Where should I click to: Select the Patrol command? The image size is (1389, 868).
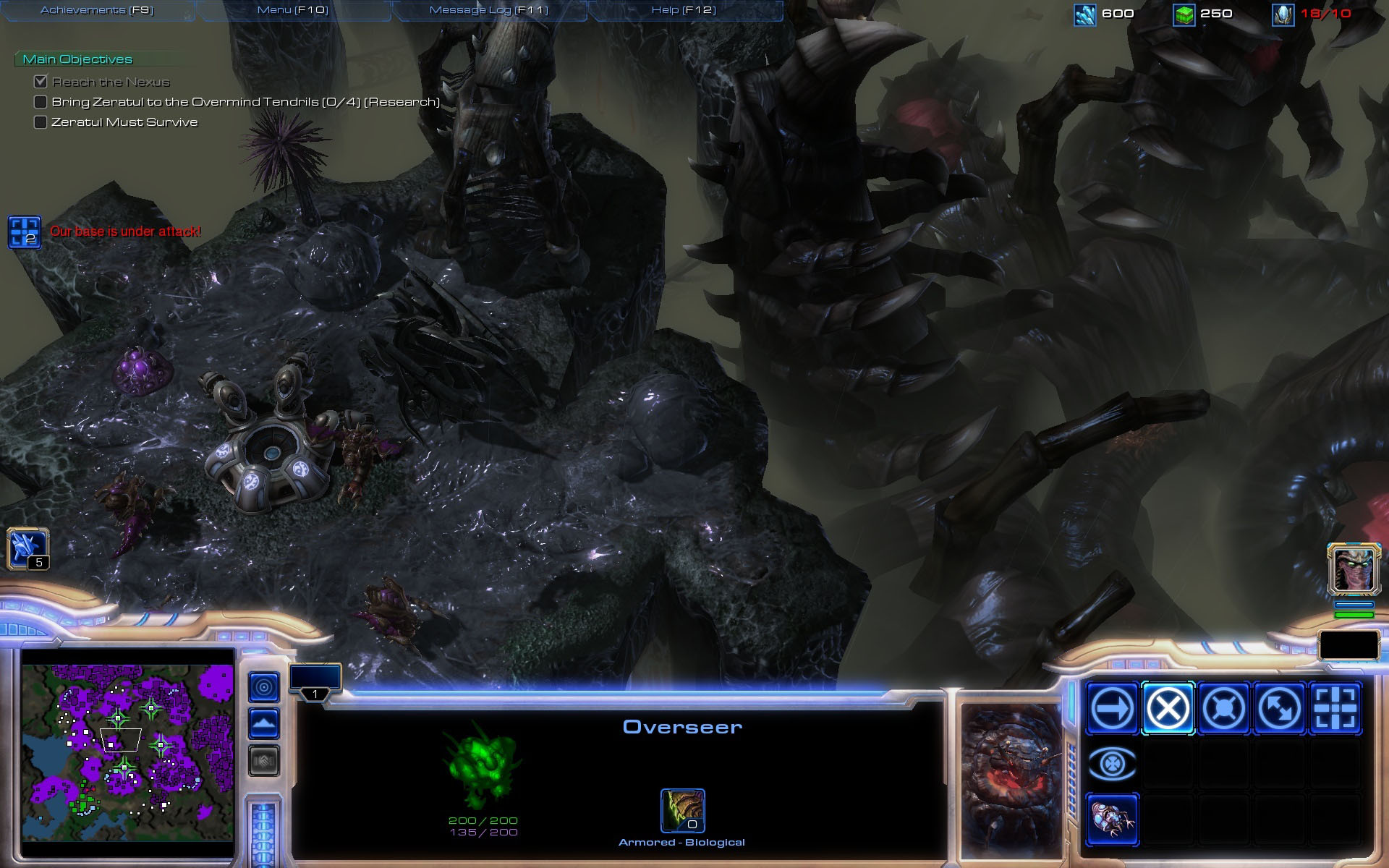pyautogui.click(x=1279, y=708)
